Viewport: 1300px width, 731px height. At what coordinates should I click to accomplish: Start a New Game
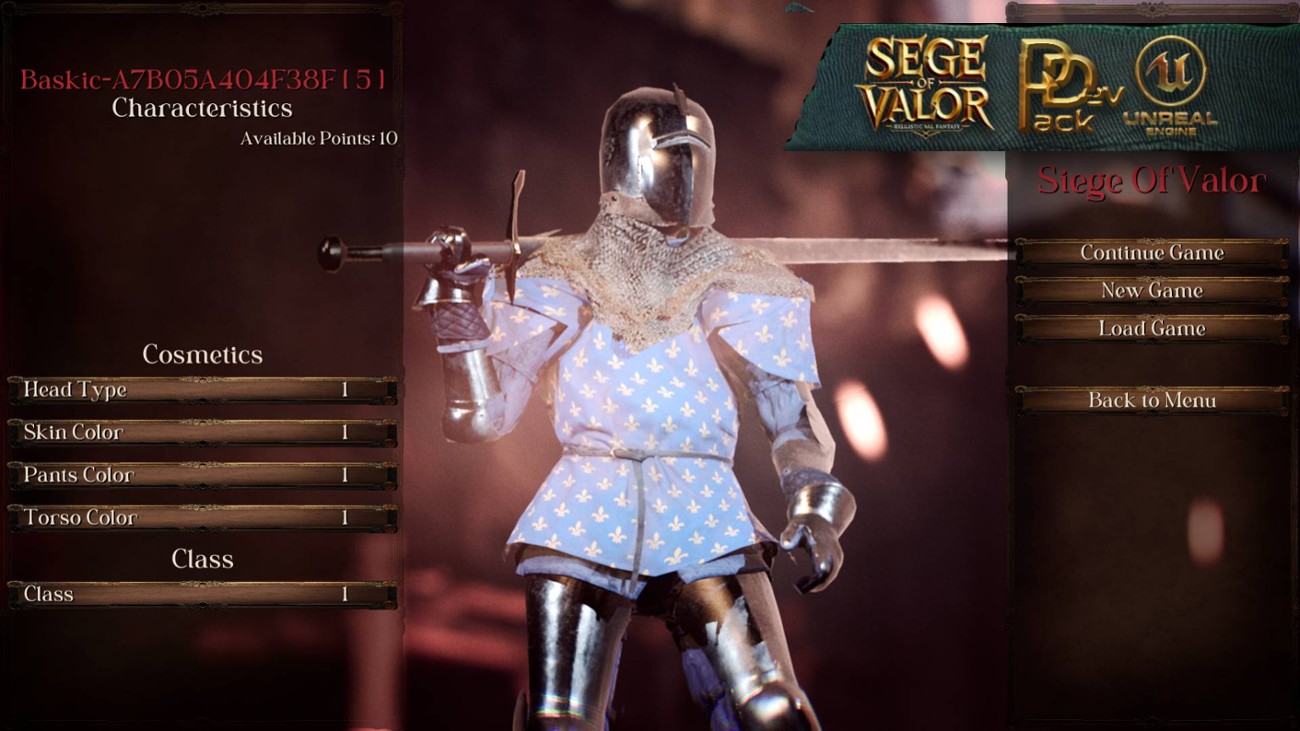1152,290
